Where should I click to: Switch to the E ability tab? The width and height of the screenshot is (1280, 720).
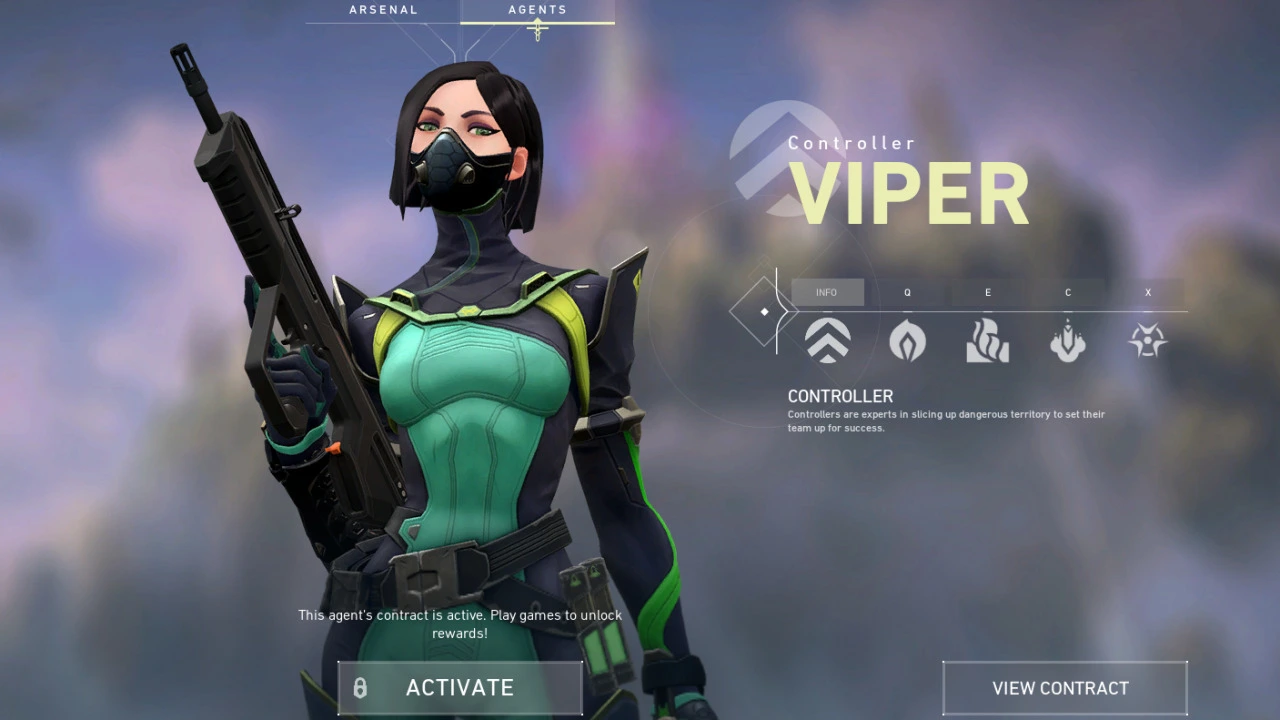pyautogui.click(x=988, y=292)
